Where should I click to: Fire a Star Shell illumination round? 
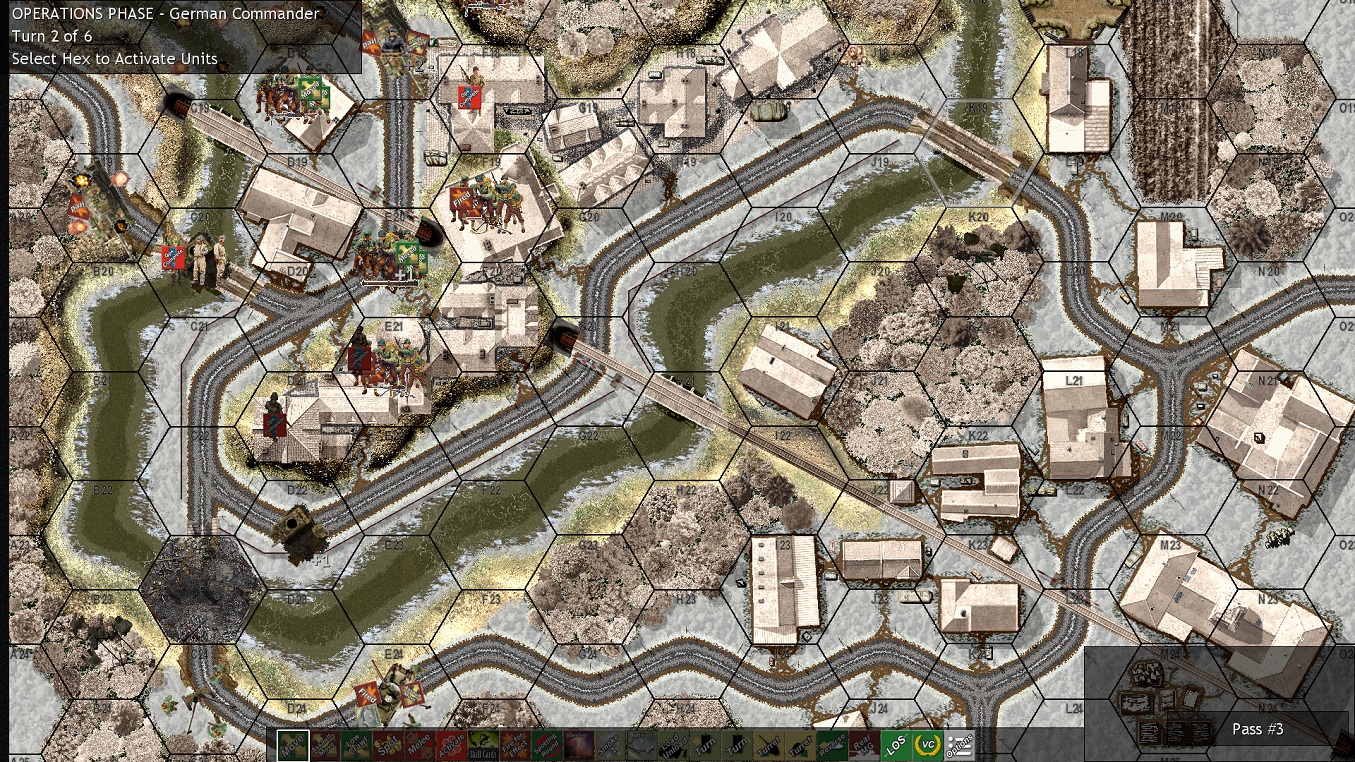(x=578, y=745)
